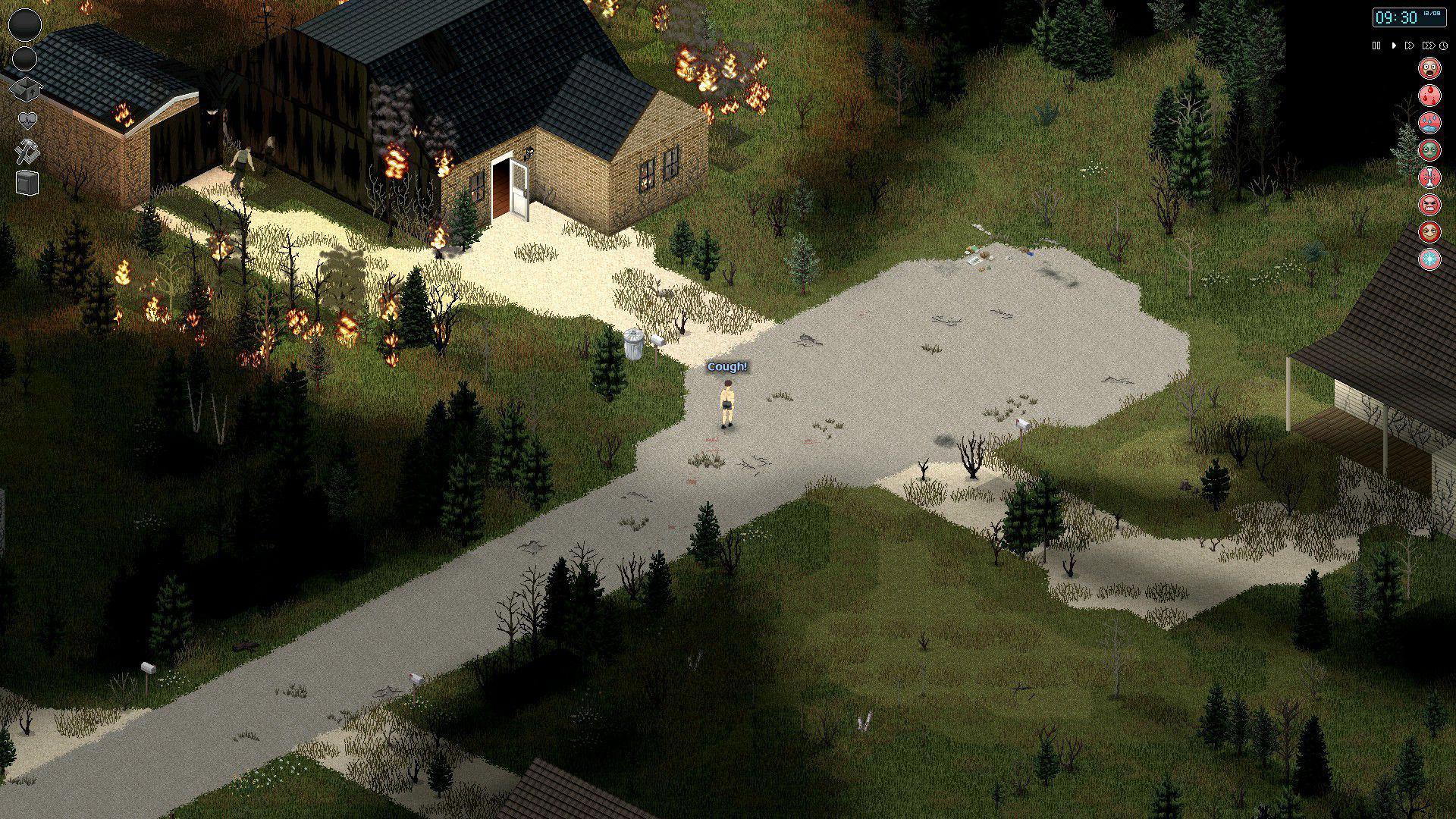This screenshot has height=819, width=1456.
Task: Check the cold snowflake moodle
Action: (1429, 258)
